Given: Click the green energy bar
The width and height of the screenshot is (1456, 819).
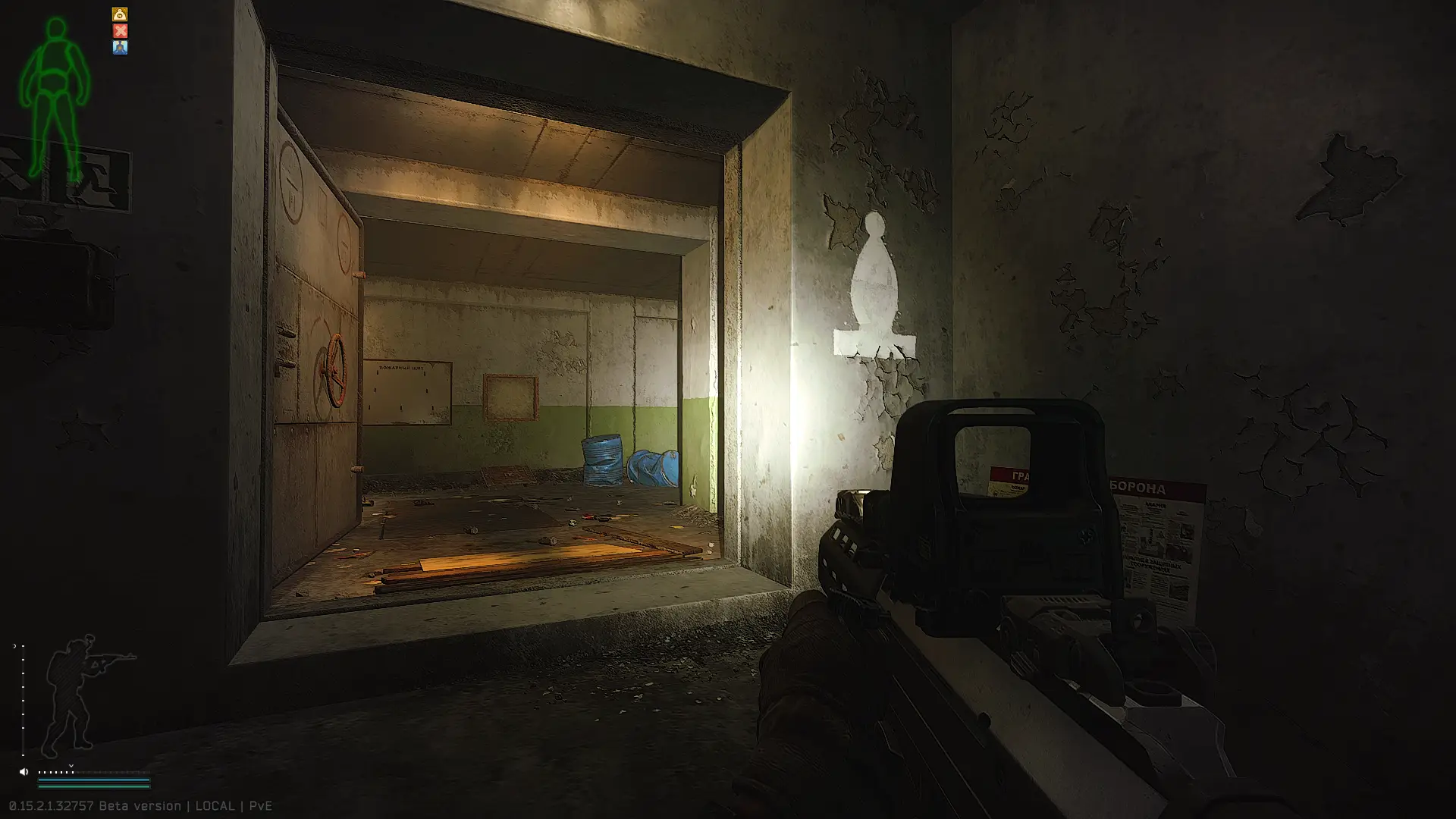Looking at the screenshot, I should pos(95,787).
